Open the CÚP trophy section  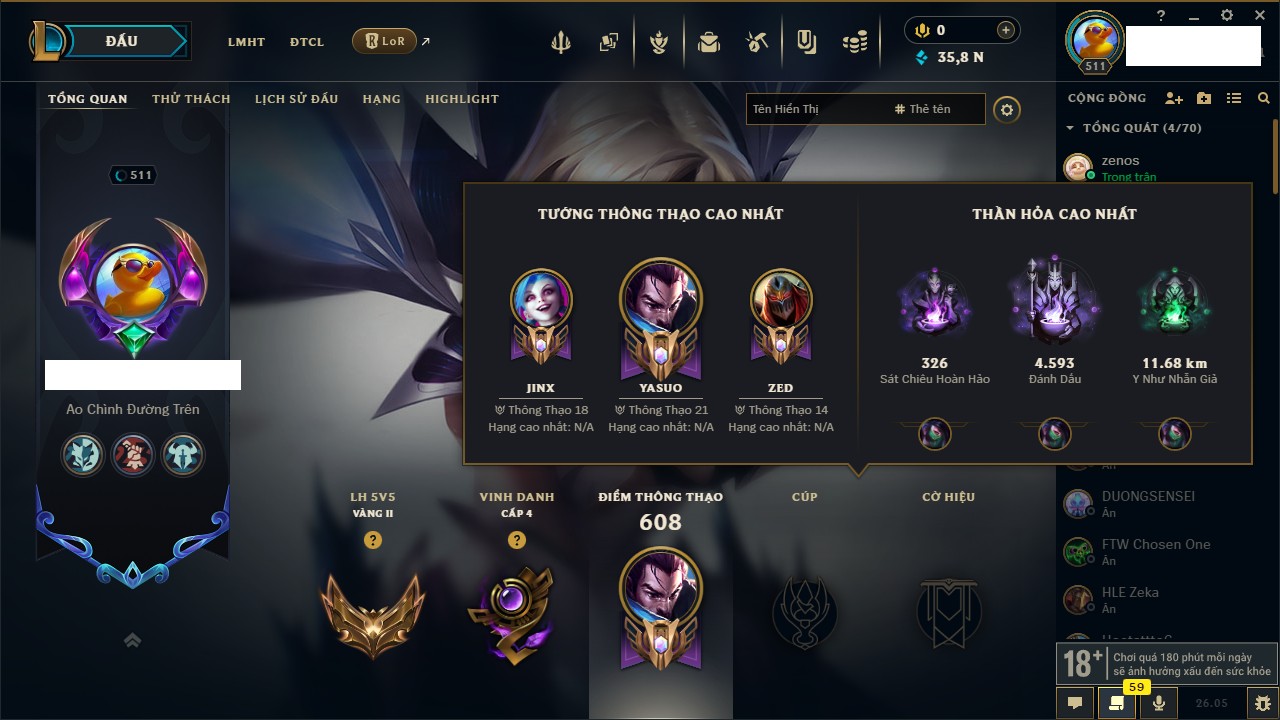coord(804,610)
